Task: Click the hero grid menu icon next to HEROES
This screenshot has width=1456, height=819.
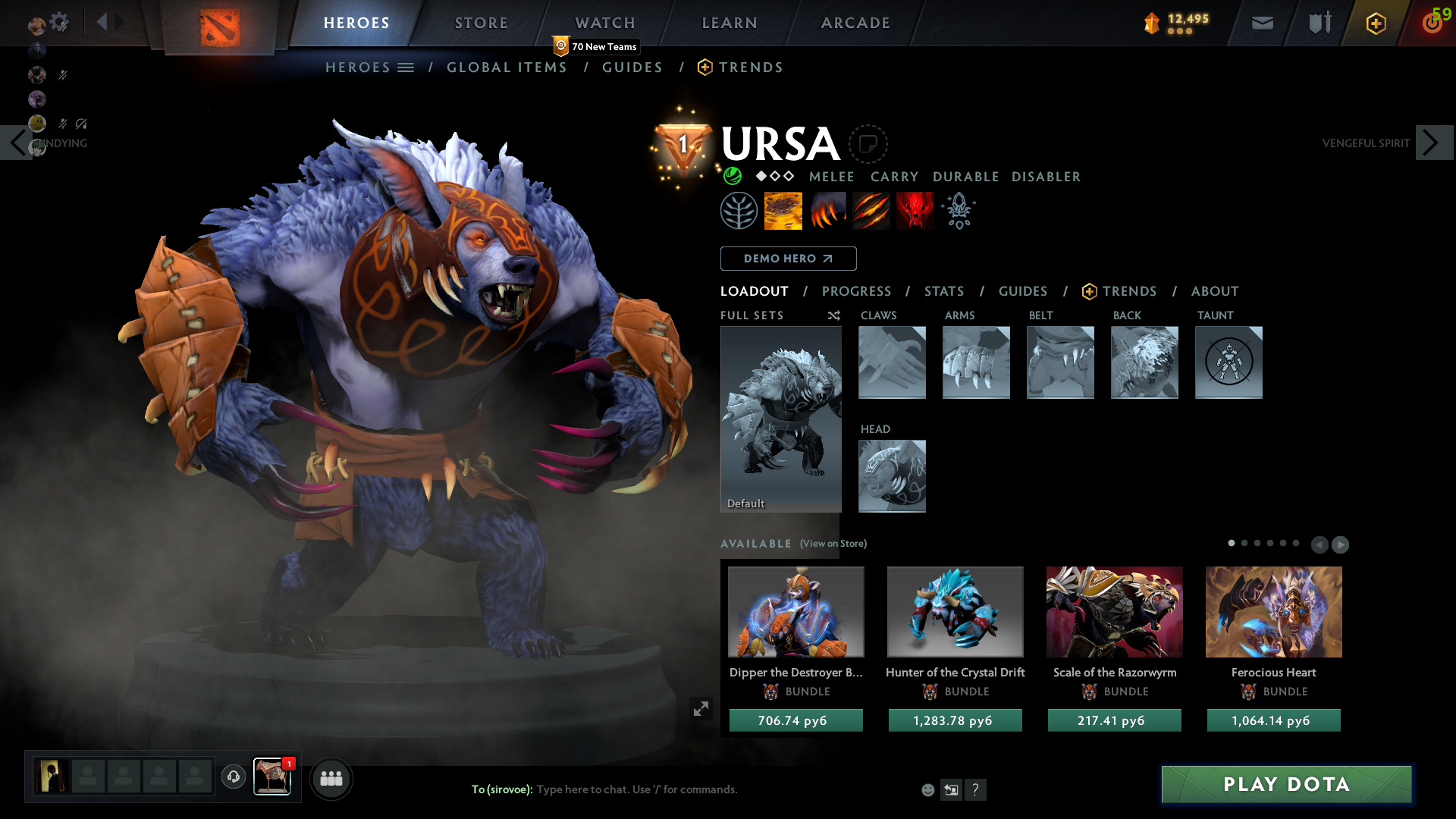Action: 407,67
